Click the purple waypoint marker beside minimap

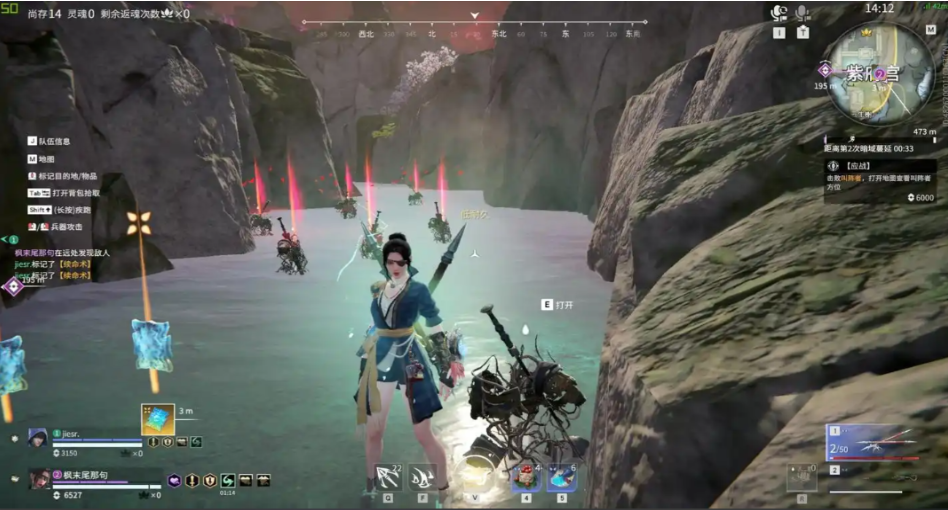(x=824, y=69)
